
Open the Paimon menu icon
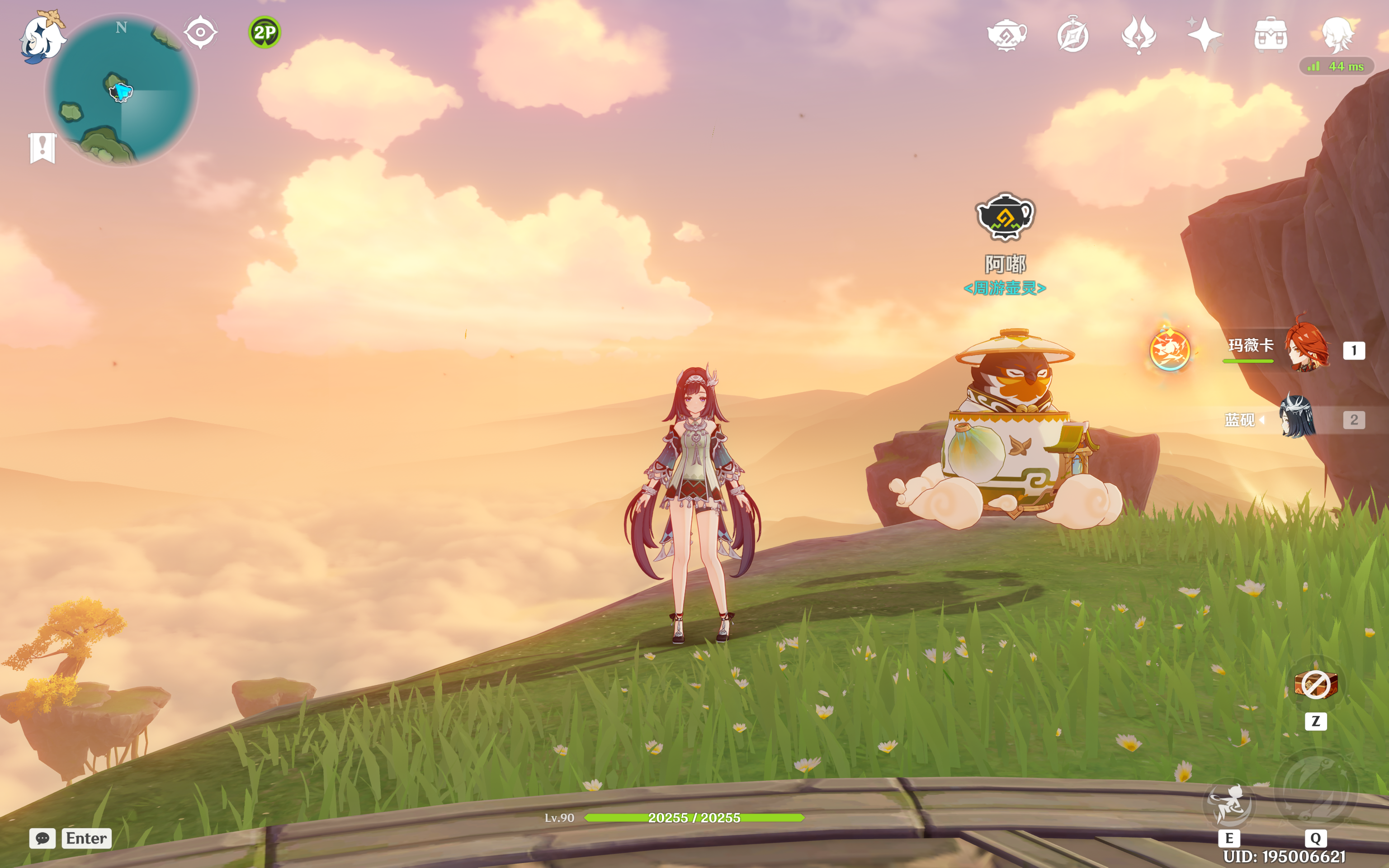[x=41, y=37]
